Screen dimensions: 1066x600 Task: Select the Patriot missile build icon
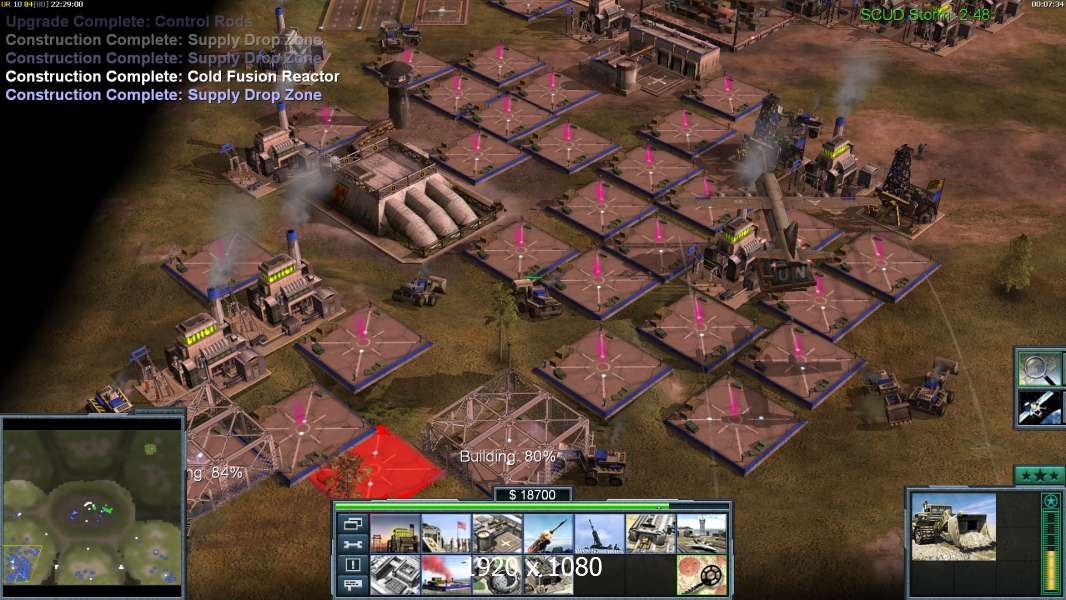548,533
